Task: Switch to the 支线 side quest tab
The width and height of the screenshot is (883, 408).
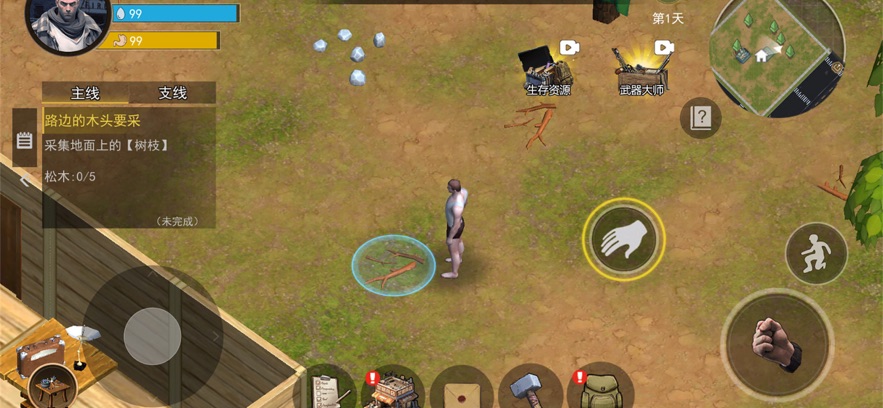Action: coord(172,93)
